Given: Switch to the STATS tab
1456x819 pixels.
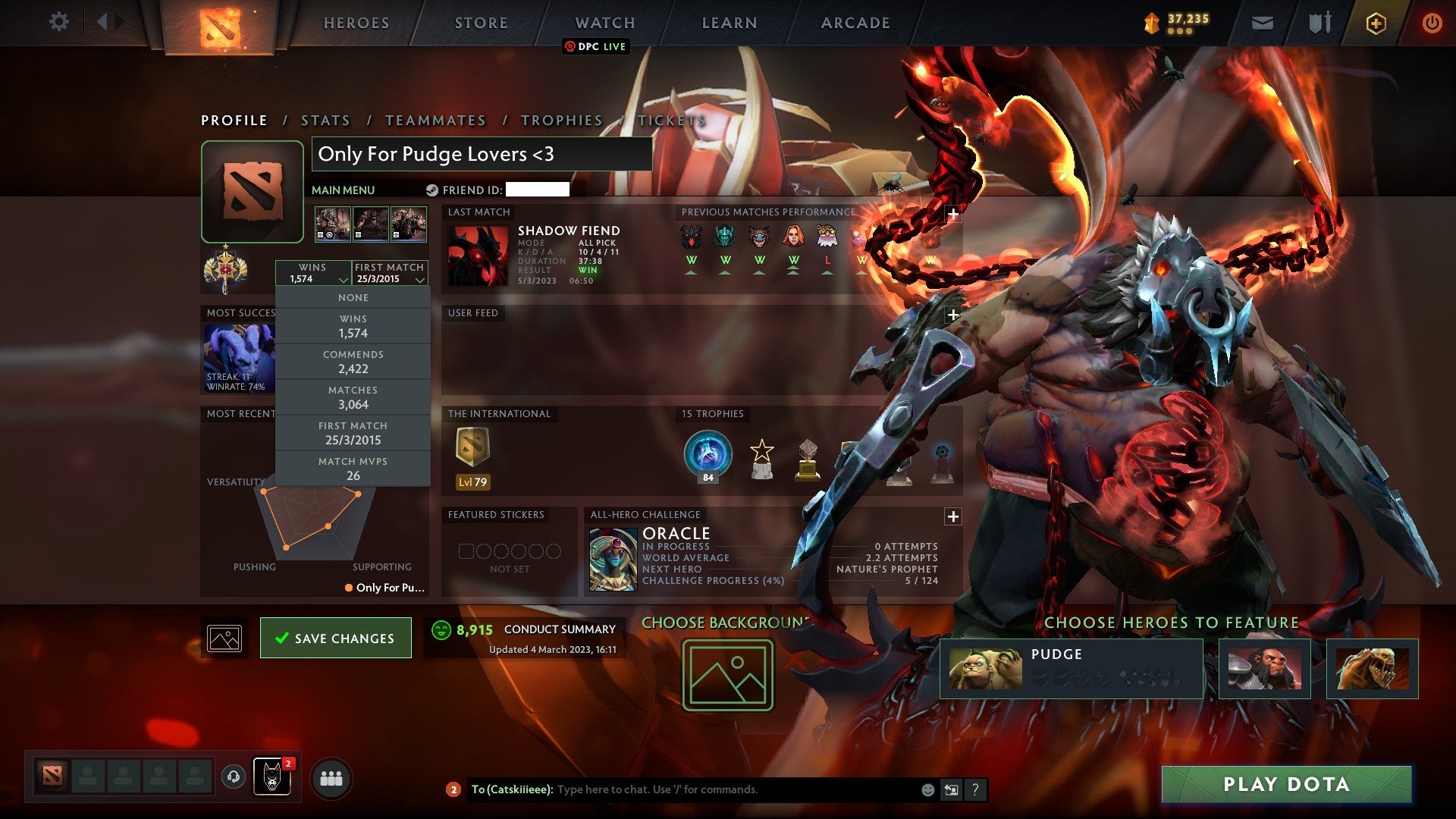Looking at the screenshot, I should 324,120.
